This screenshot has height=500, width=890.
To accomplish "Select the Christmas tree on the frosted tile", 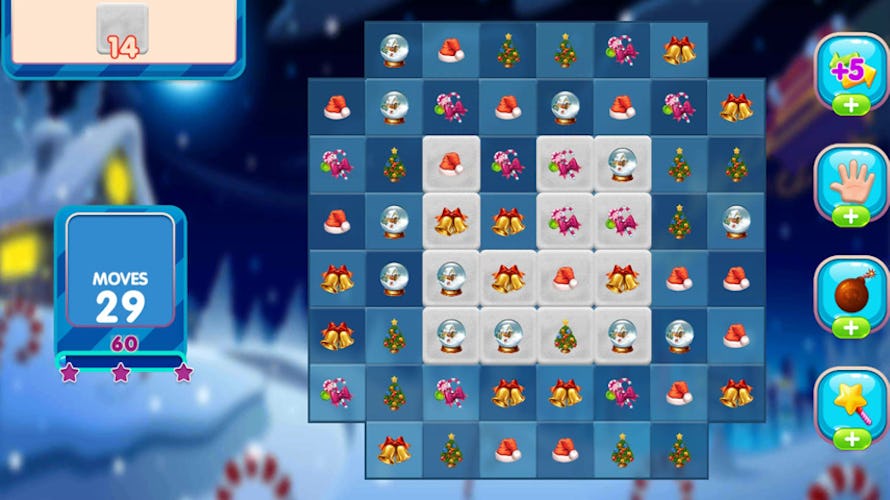I will tap(565, 336).
